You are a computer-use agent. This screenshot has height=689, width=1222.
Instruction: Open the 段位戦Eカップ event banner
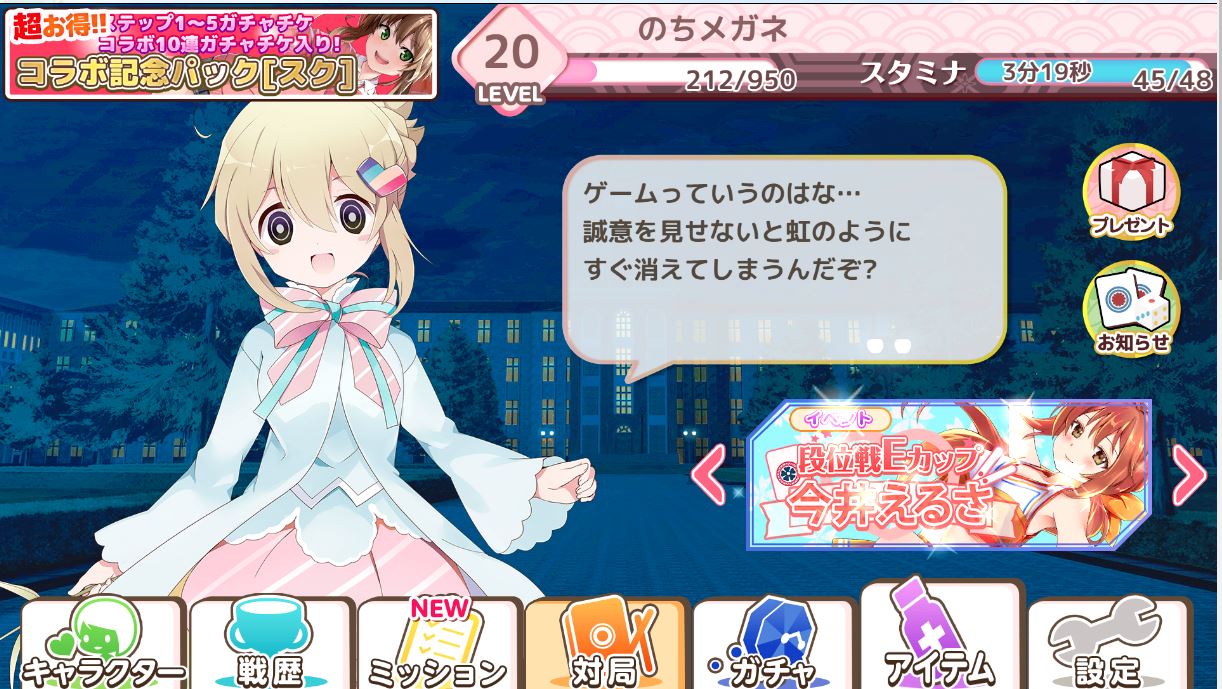pyautogui.click(x=948, y=476)
